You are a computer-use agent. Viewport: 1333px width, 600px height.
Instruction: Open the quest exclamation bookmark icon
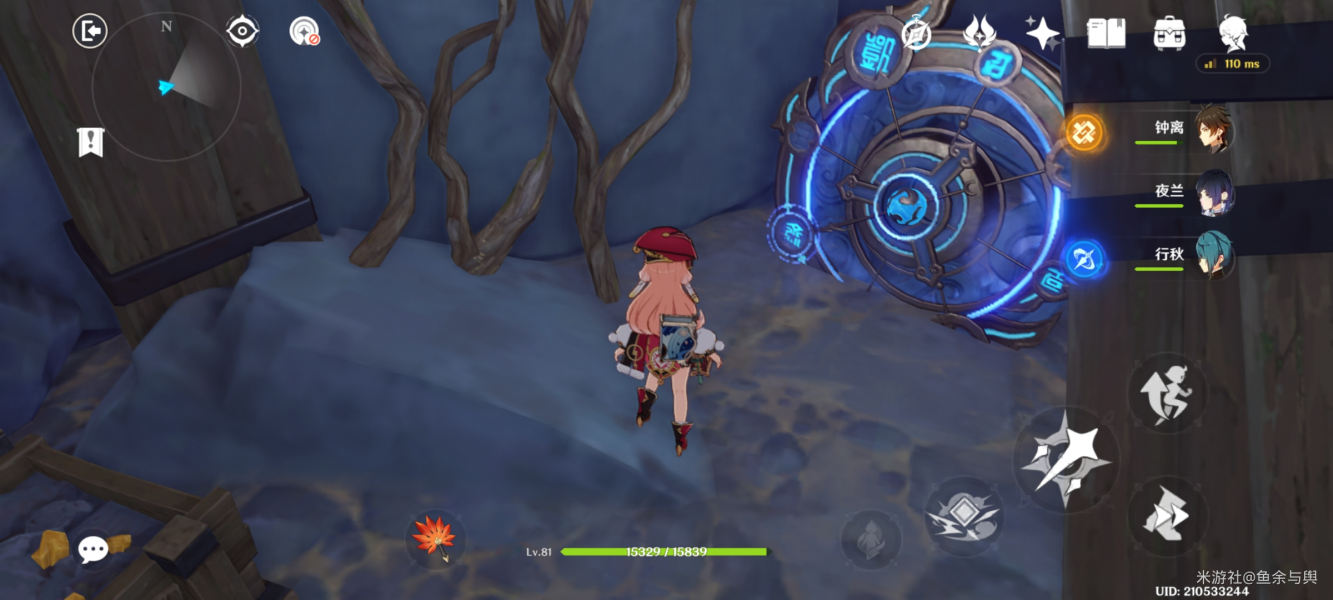coord(90,142)
